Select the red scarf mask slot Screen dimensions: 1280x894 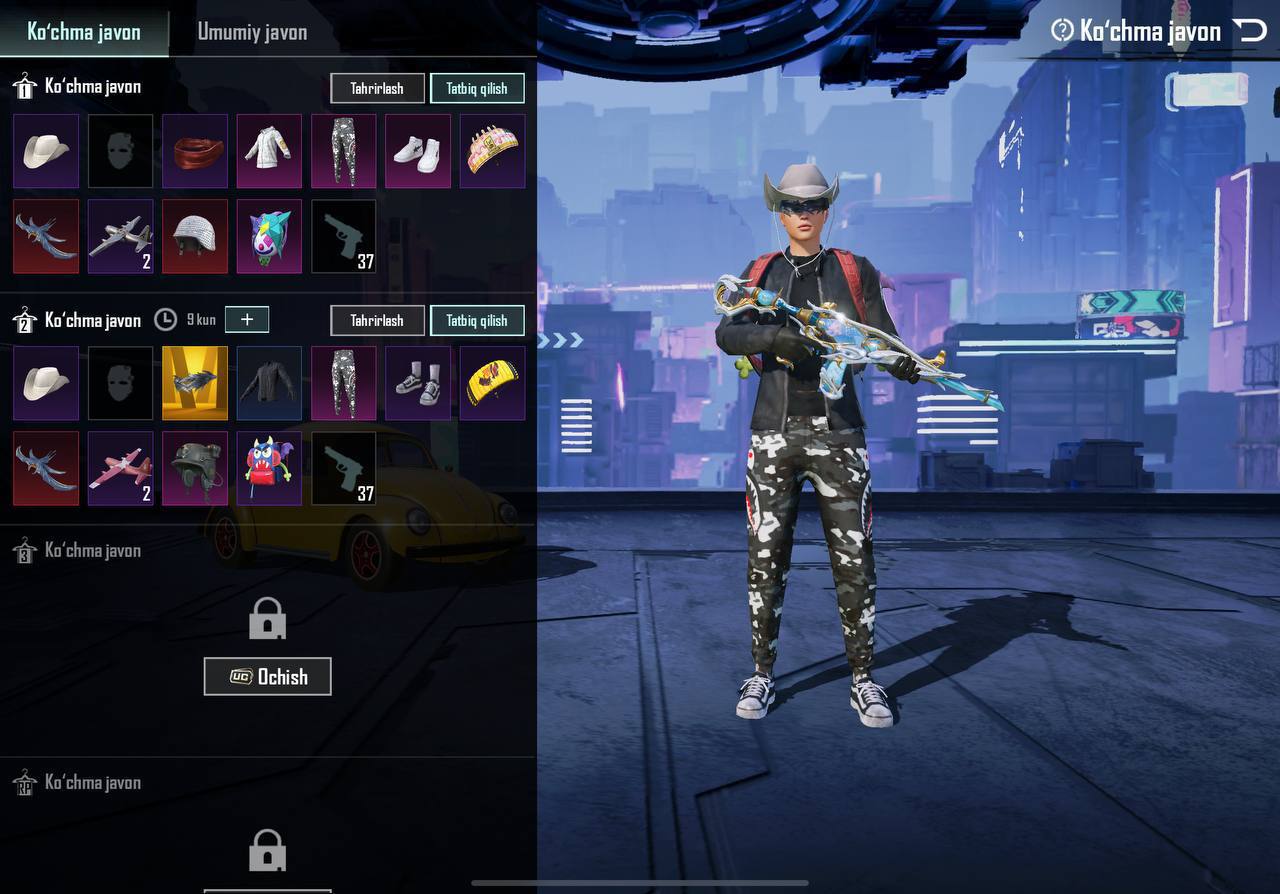tap(195, 151)
